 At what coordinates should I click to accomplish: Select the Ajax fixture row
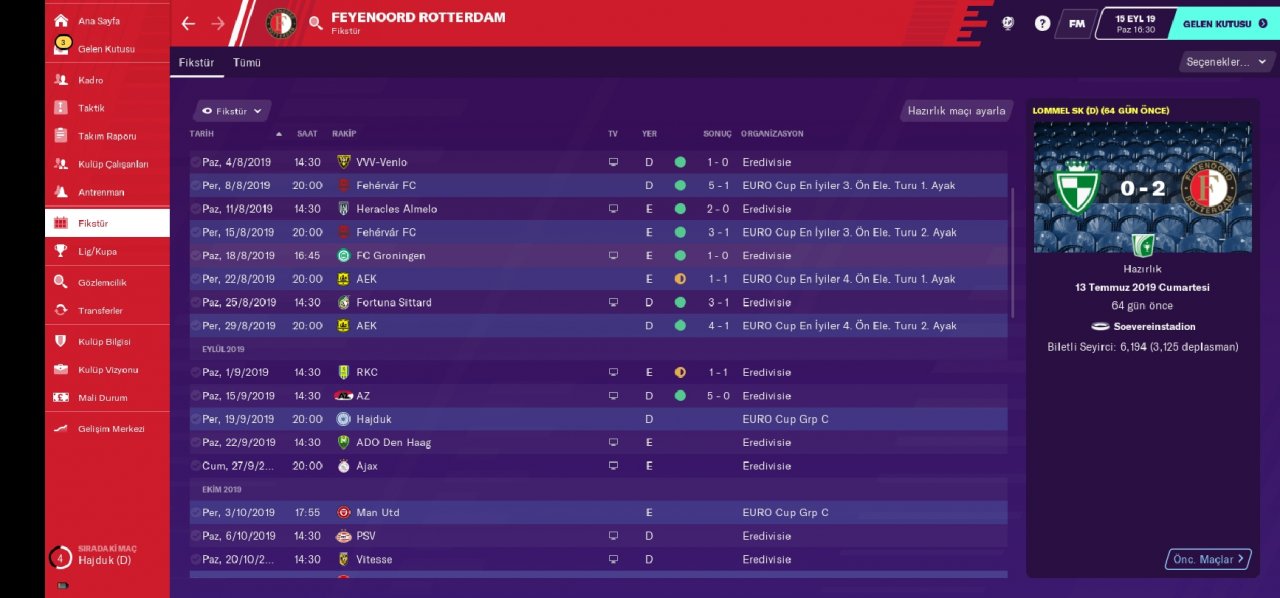click(x=598, y=466)
